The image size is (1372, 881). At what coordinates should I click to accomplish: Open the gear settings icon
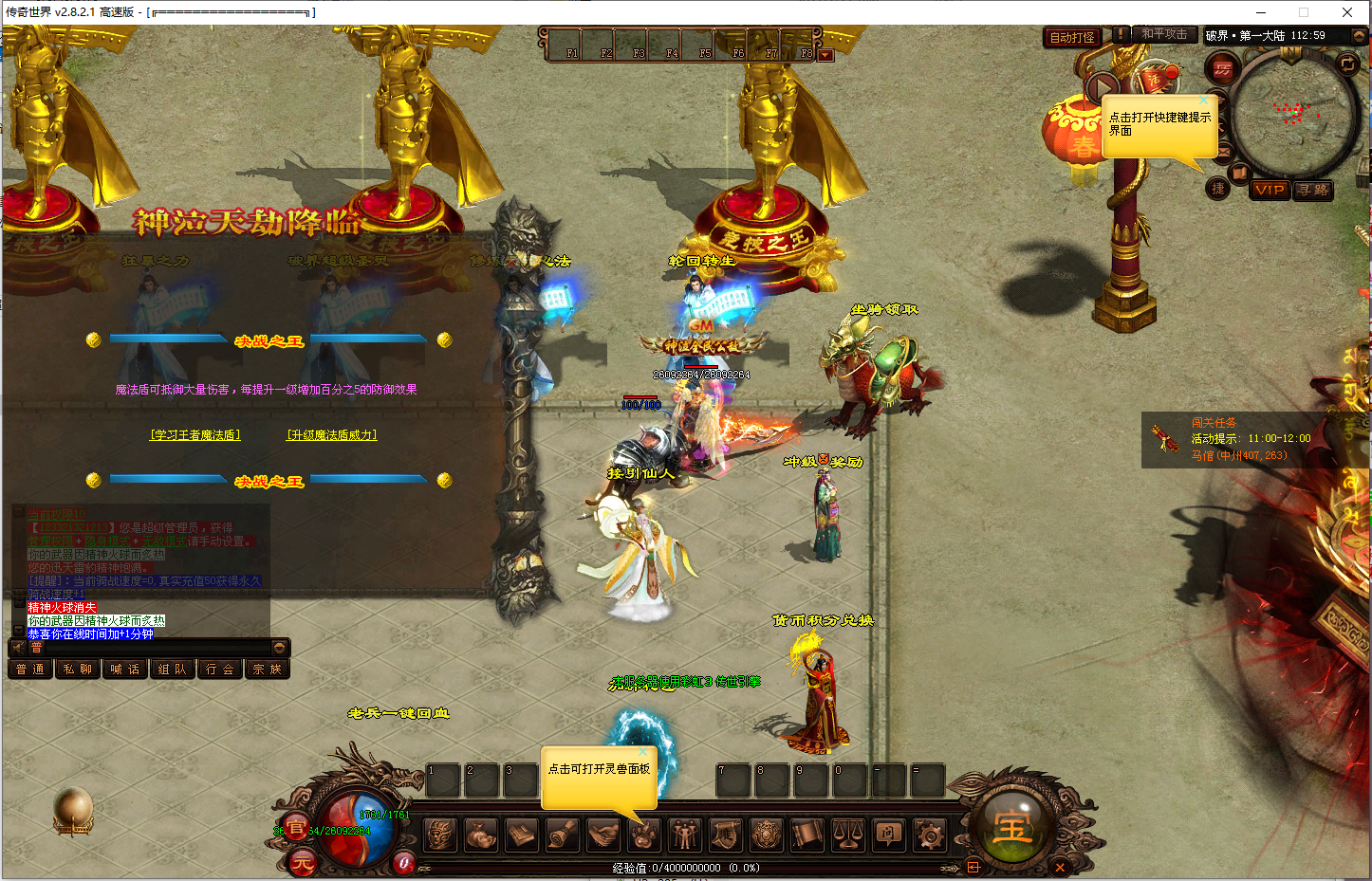point(929,835)
